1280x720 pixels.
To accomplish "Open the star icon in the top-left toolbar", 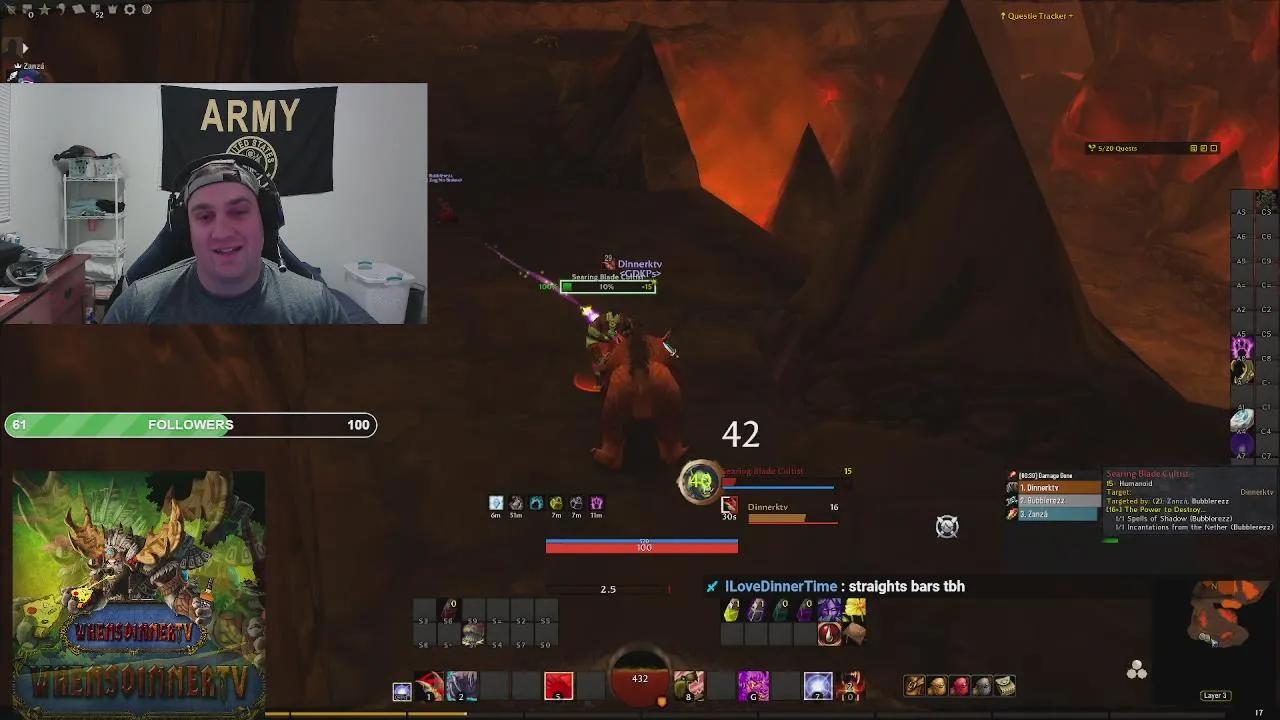I will [45, 9].
